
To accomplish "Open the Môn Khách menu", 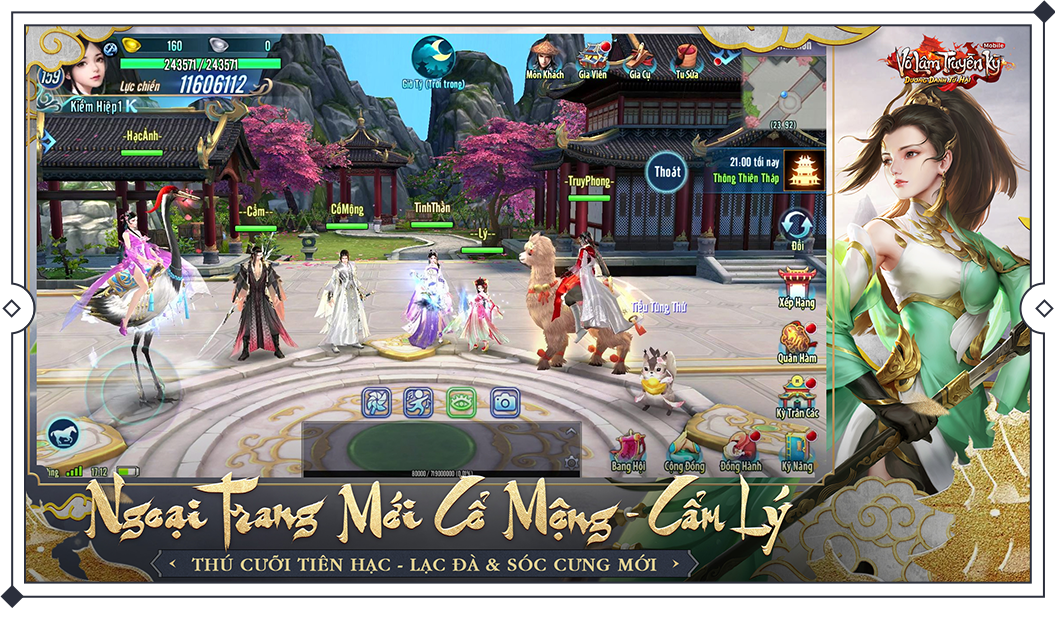I will click(546, 56).
